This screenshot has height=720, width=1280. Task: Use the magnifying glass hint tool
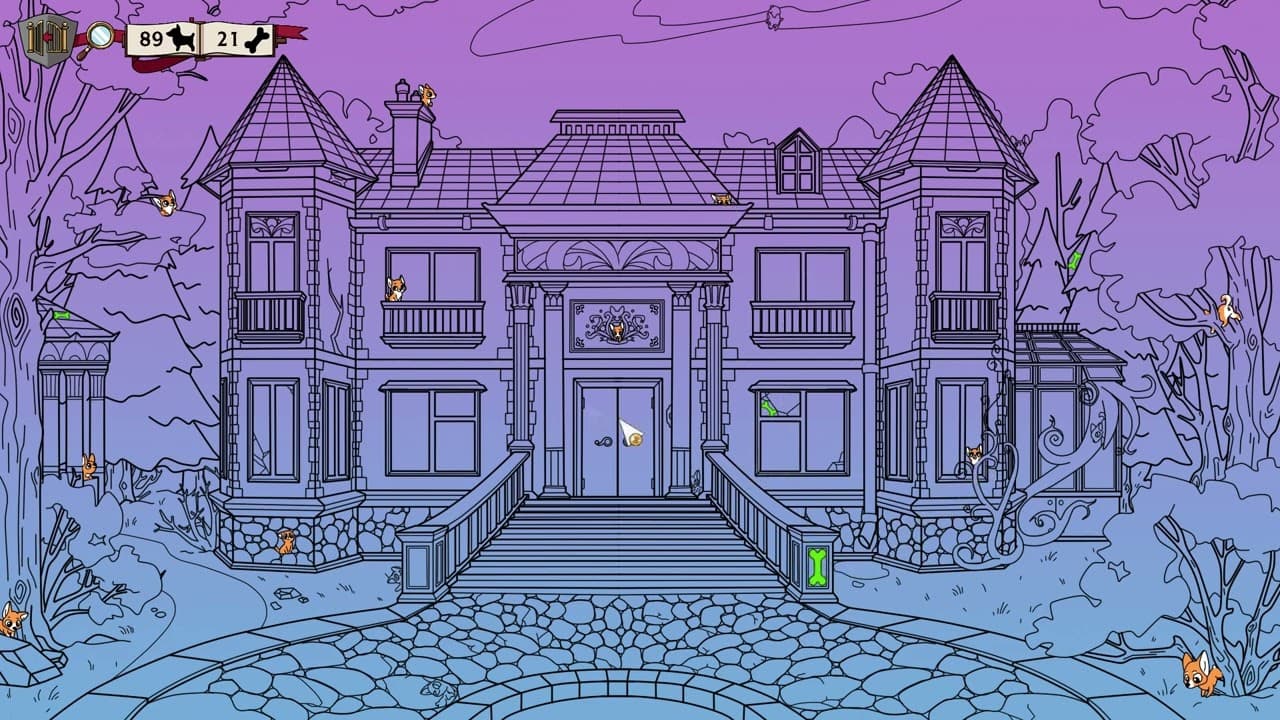point(99,33)
